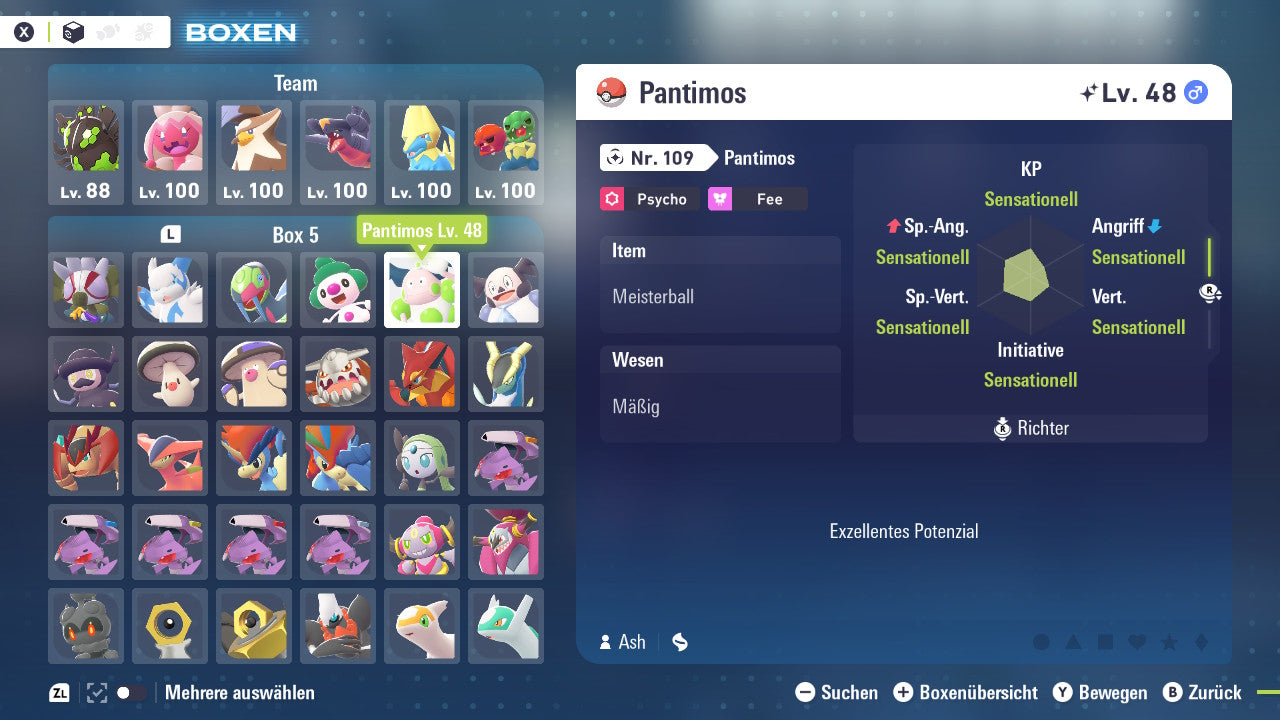Open the L box selector beside Box 5
Screen dimensions: 1280x720
pyautogui.click(x=170, y=232)
